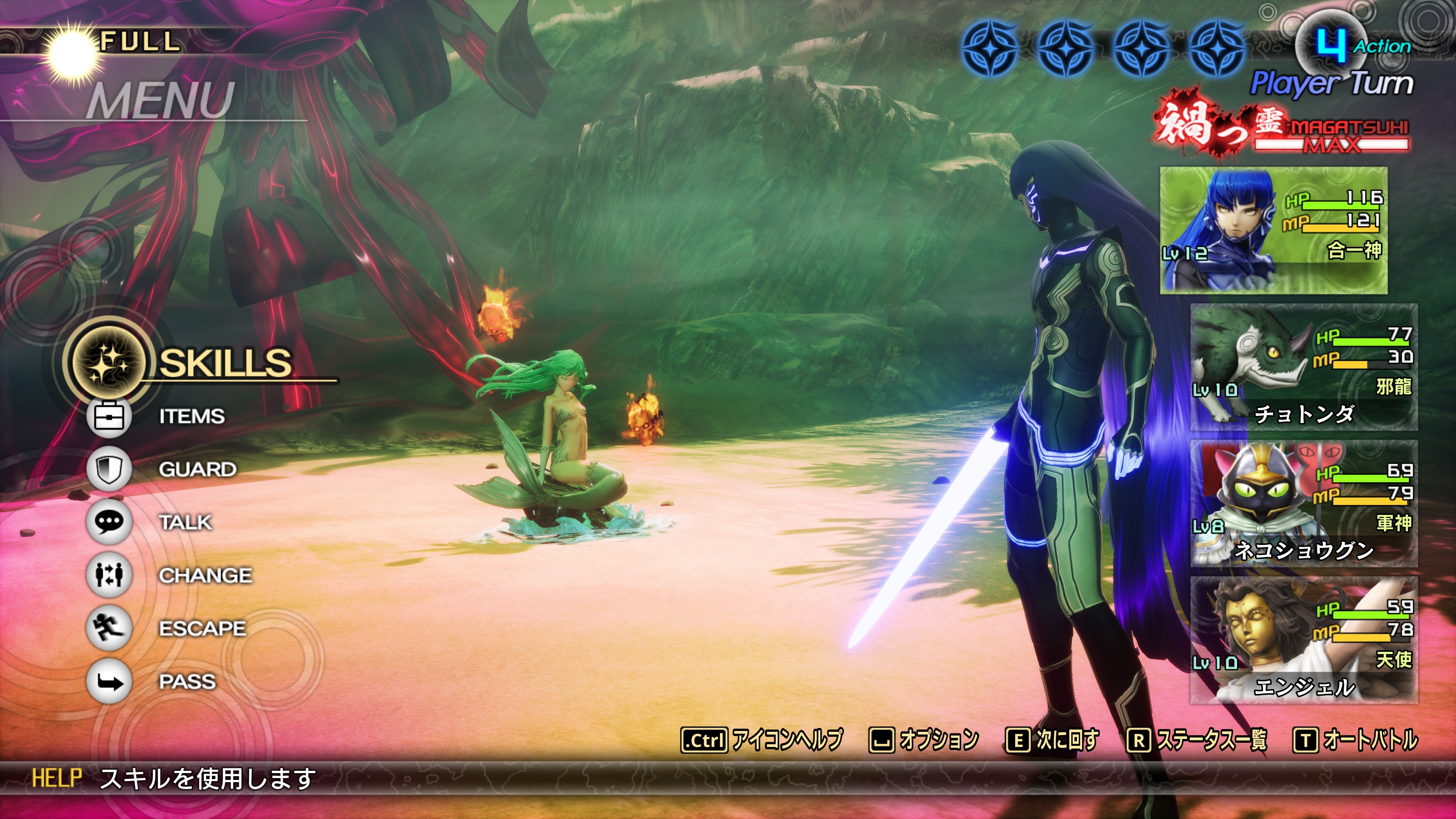Open the CHANGE party option
This screenshot has width=1456, height=819.
tap(205, 576)
